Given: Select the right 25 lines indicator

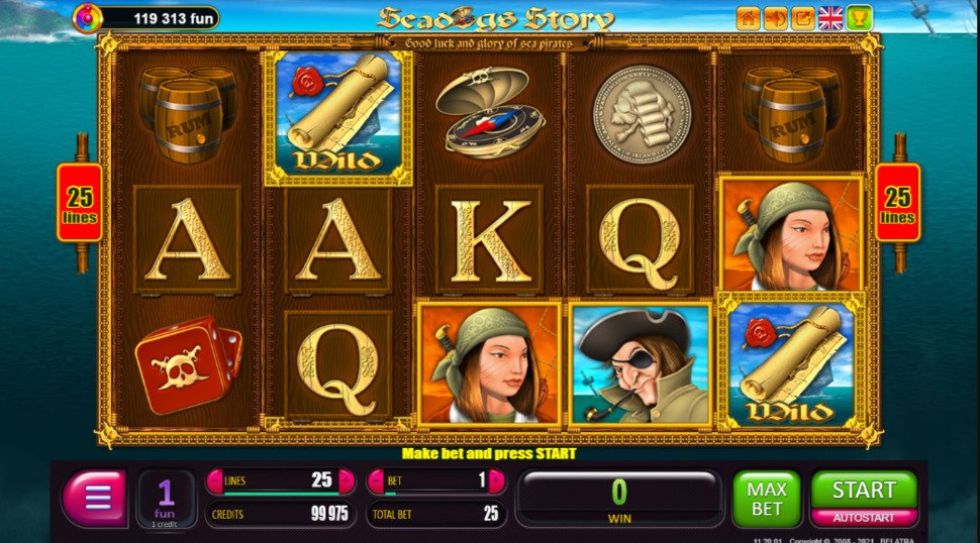Looking at the screenshot, I should tap(897, 203).
